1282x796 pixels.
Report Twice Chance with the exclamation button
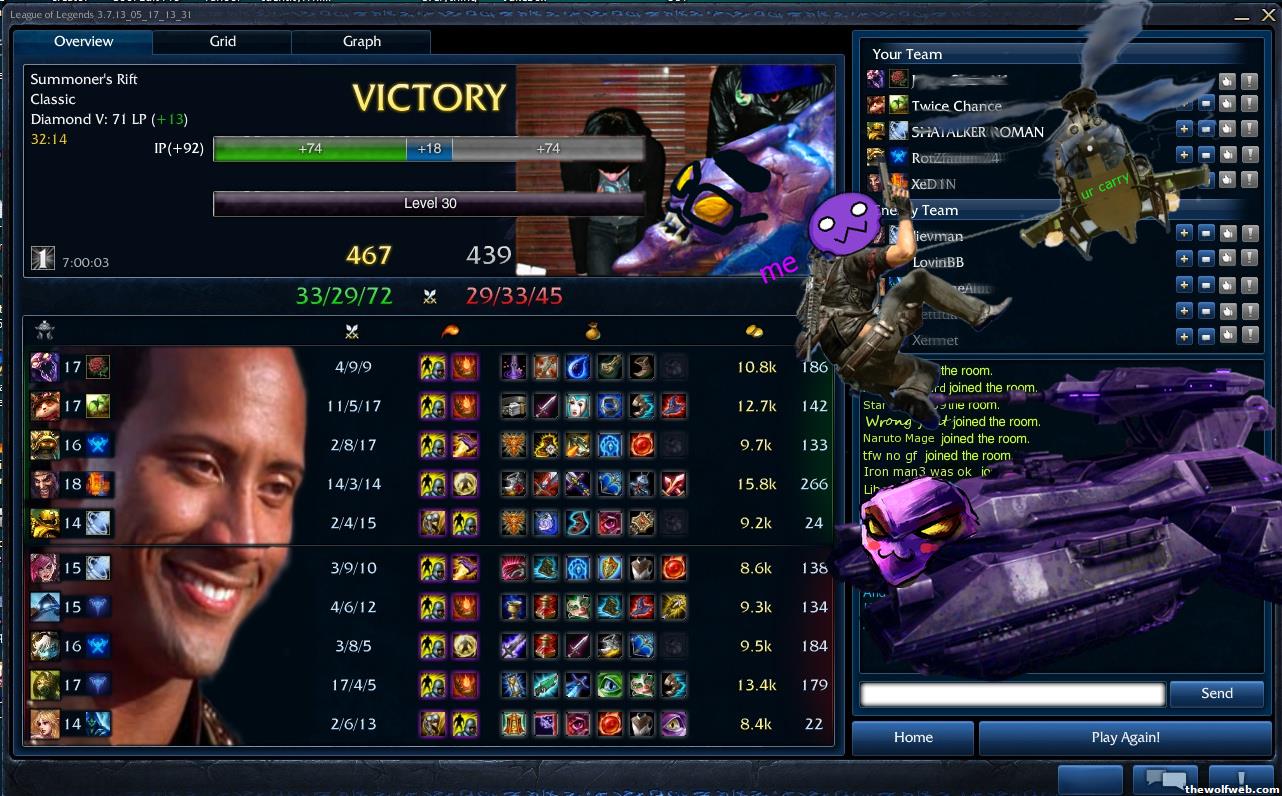coord(1249,103)
